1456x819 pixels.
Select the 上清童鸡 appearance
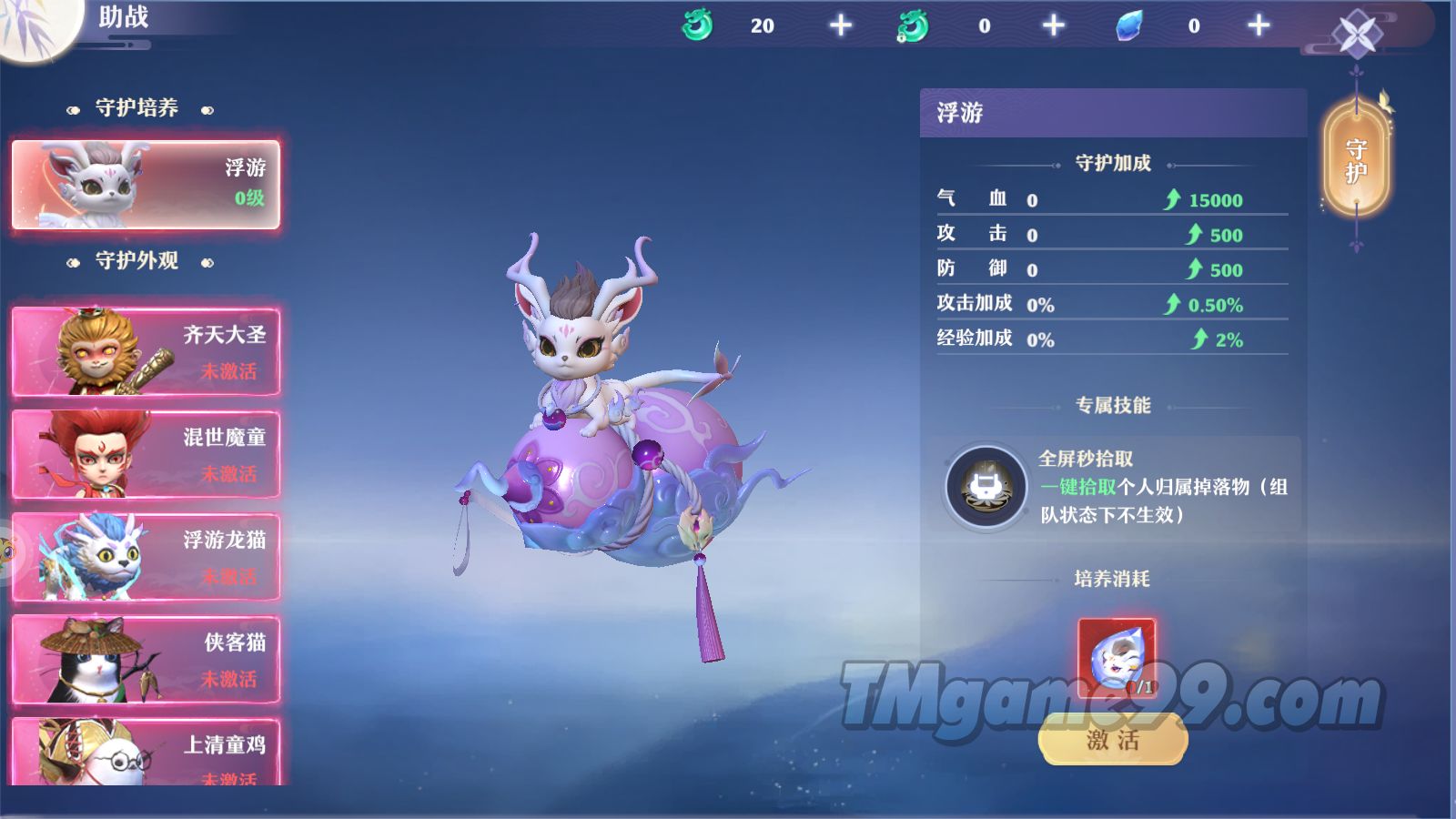click(146, 753)
